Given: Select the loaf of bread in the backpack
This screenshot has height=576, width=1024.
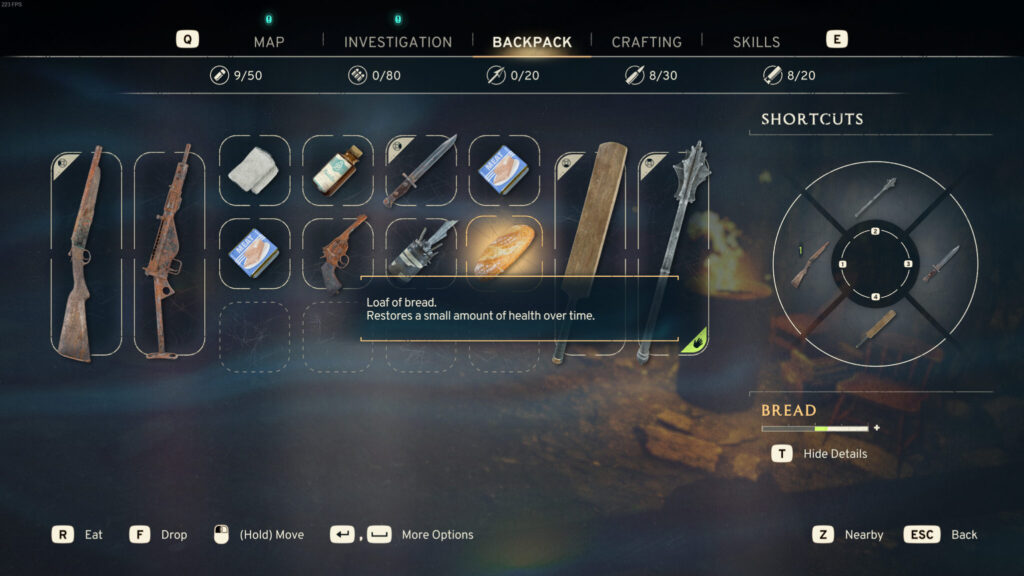Looking at the screenshot, I should (x=504, y=250).
